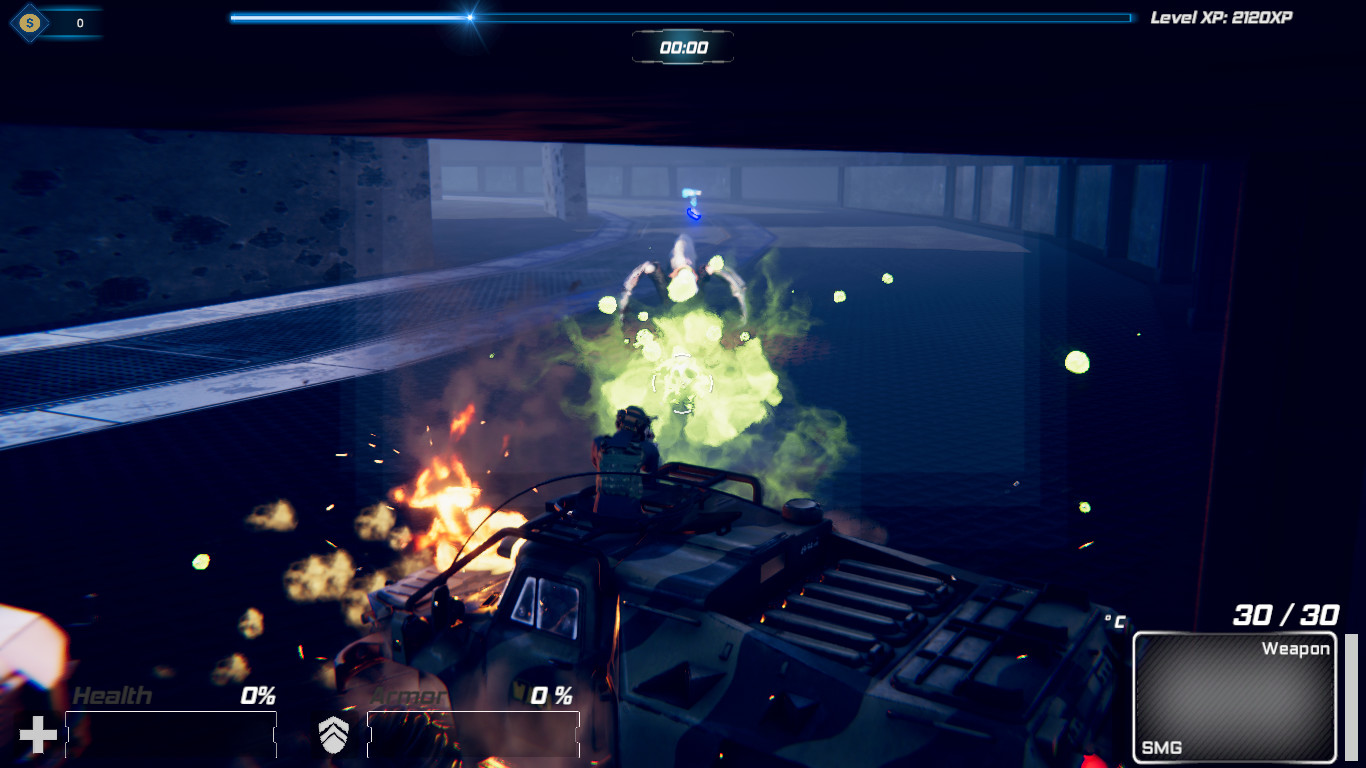Select the health medical cross icon
The image size is (1366, 768).
pos(37,733)
